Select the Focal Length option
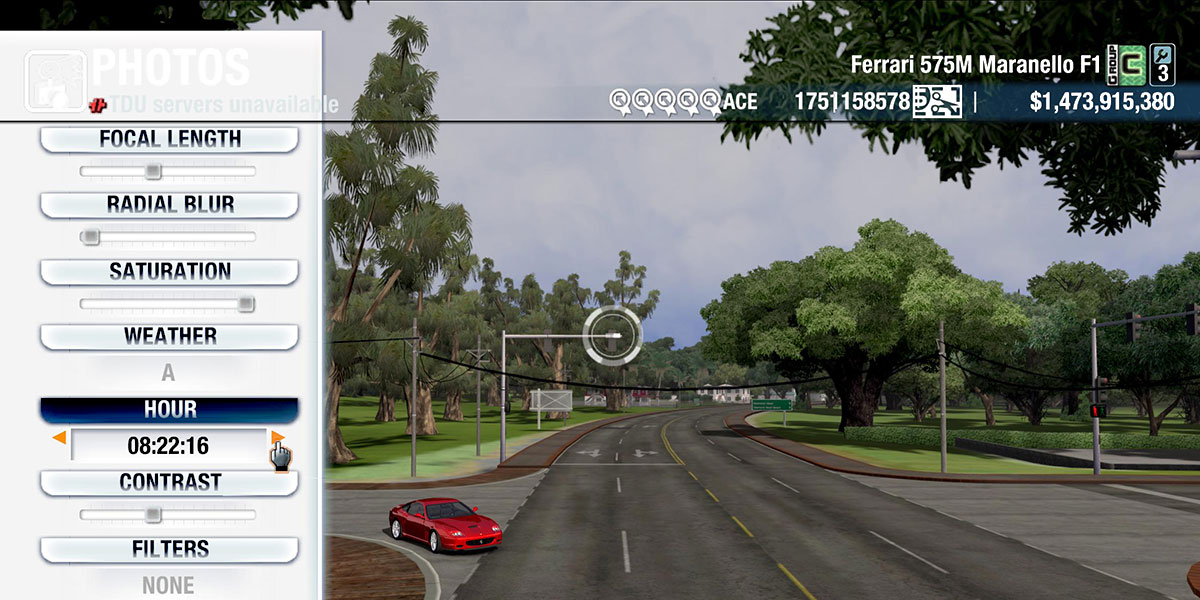This screenshot has height=600, width=1200. [169, 139]
